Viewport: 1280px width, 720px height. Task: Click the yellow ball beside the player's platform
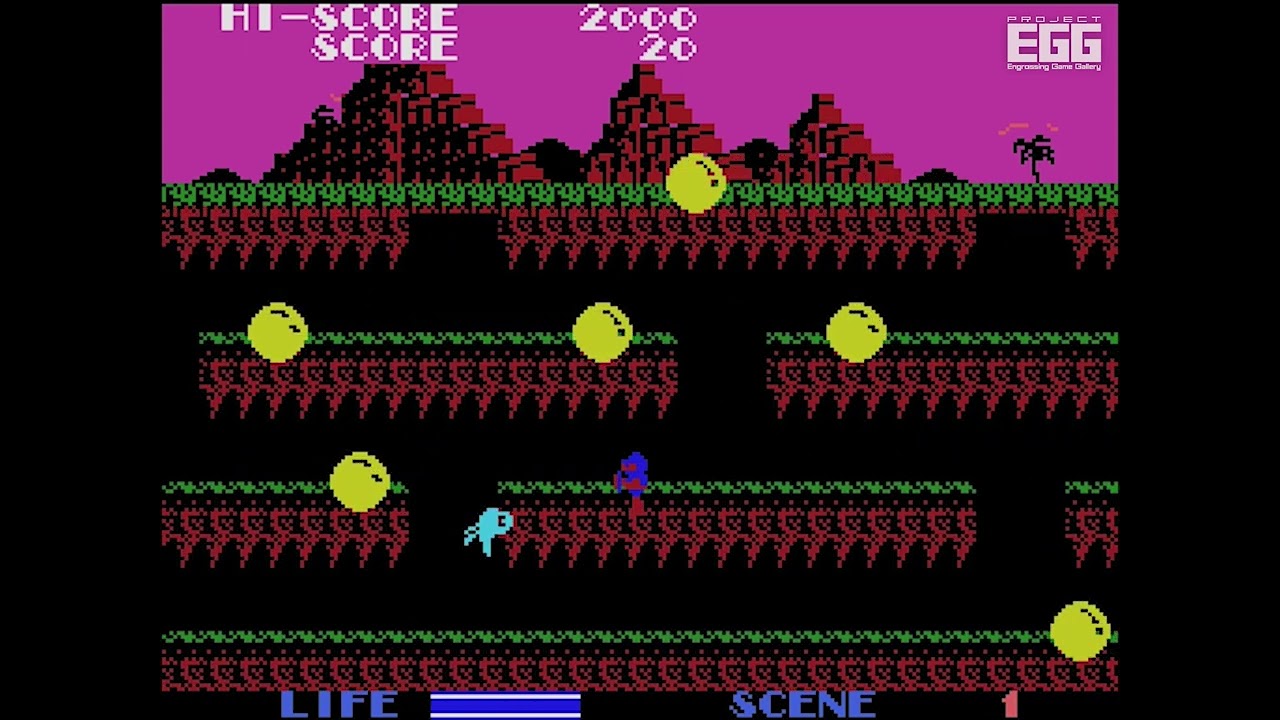[x=361, y=482]
